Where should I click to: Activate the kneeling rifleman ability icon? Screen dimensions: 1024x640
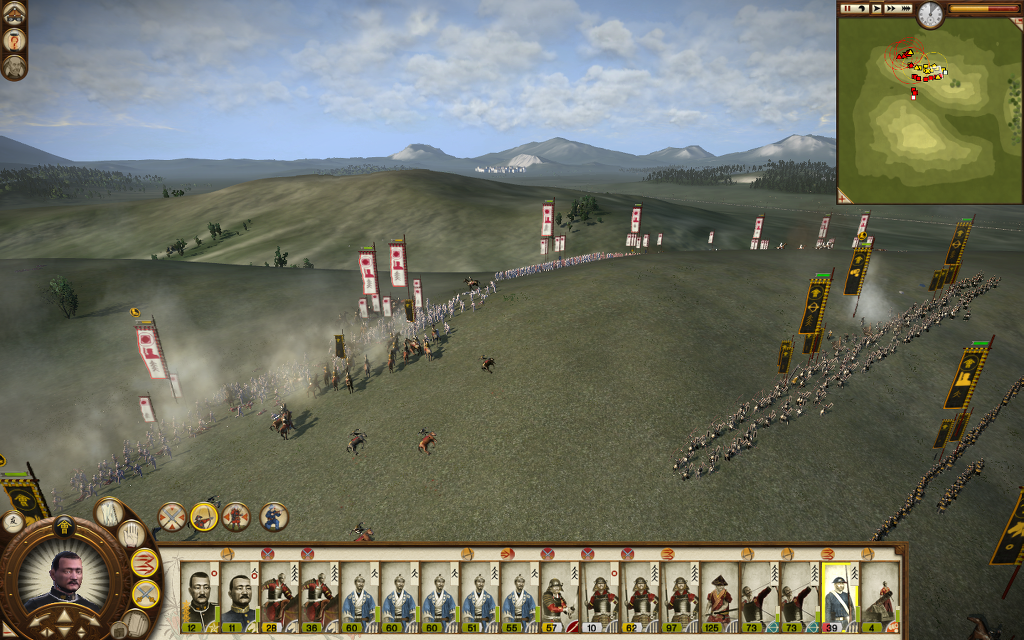(274, 517)
